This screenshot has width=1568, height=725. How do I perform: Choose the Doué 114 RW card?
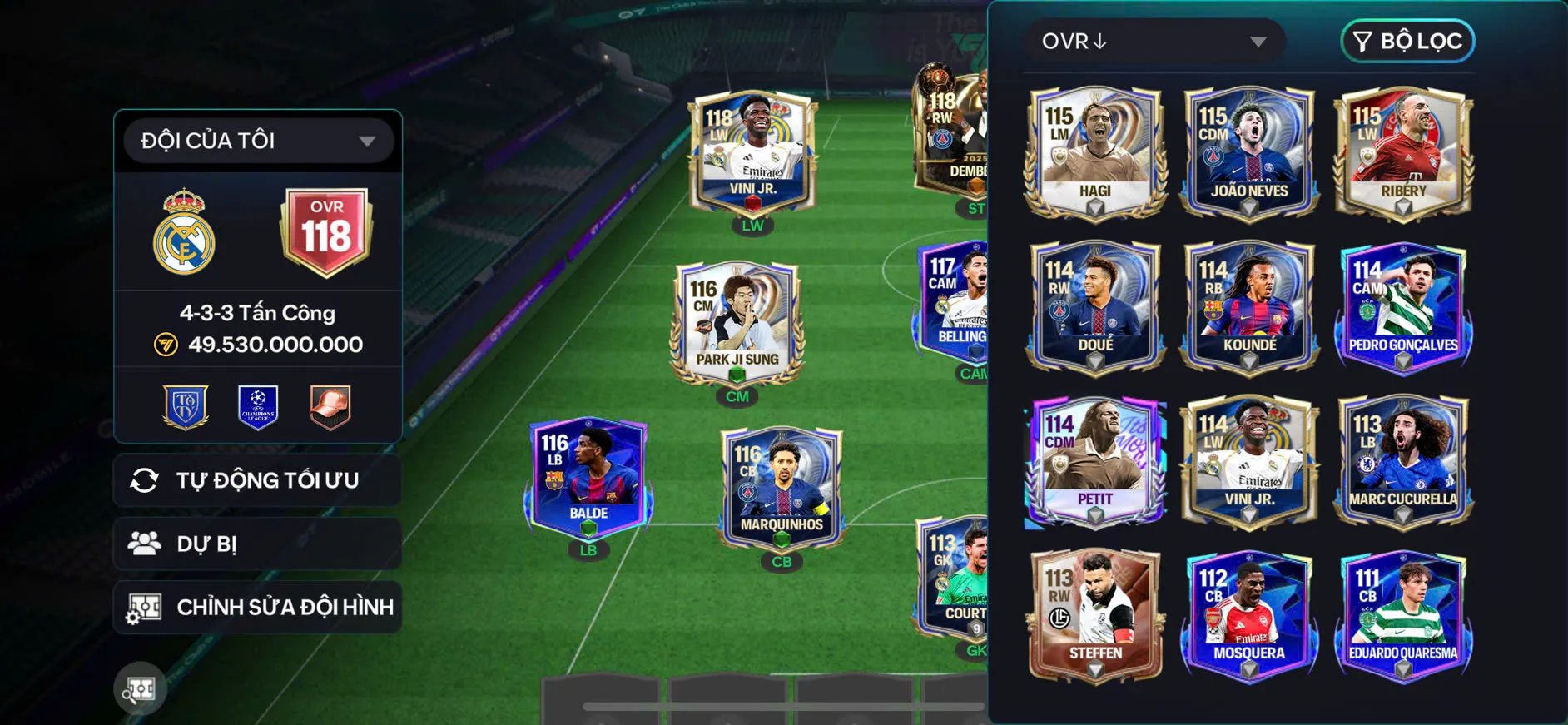(1095, 306)
